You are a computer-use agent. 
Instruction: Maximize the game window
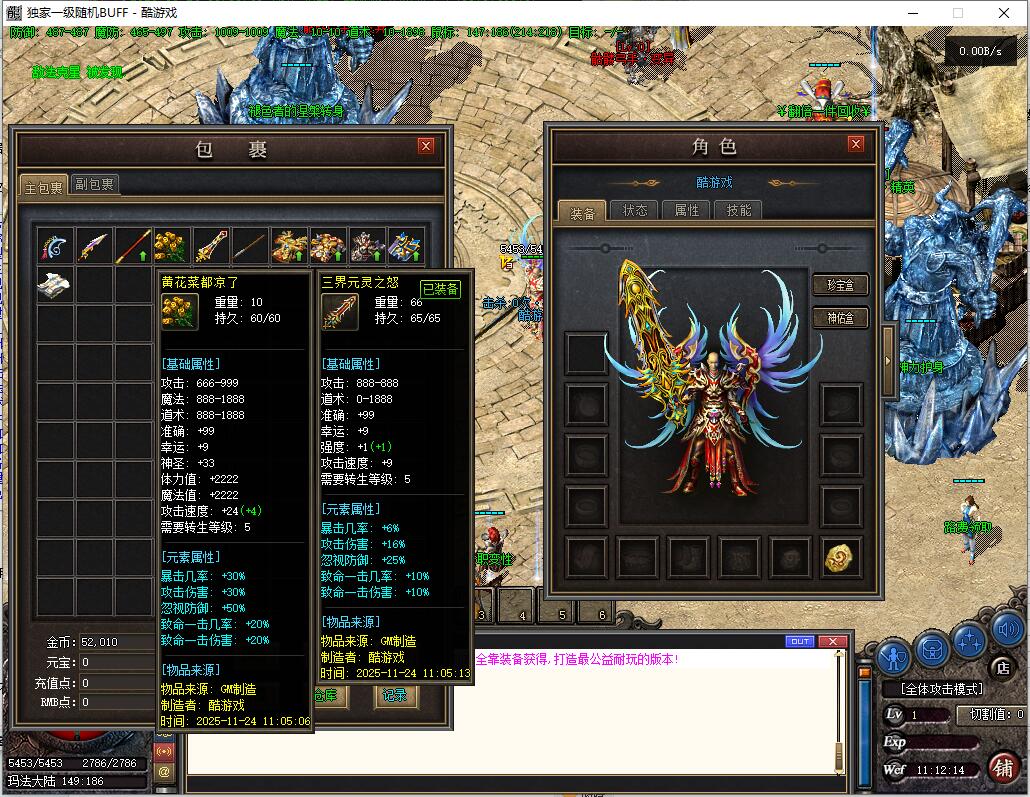coord(958,14)
